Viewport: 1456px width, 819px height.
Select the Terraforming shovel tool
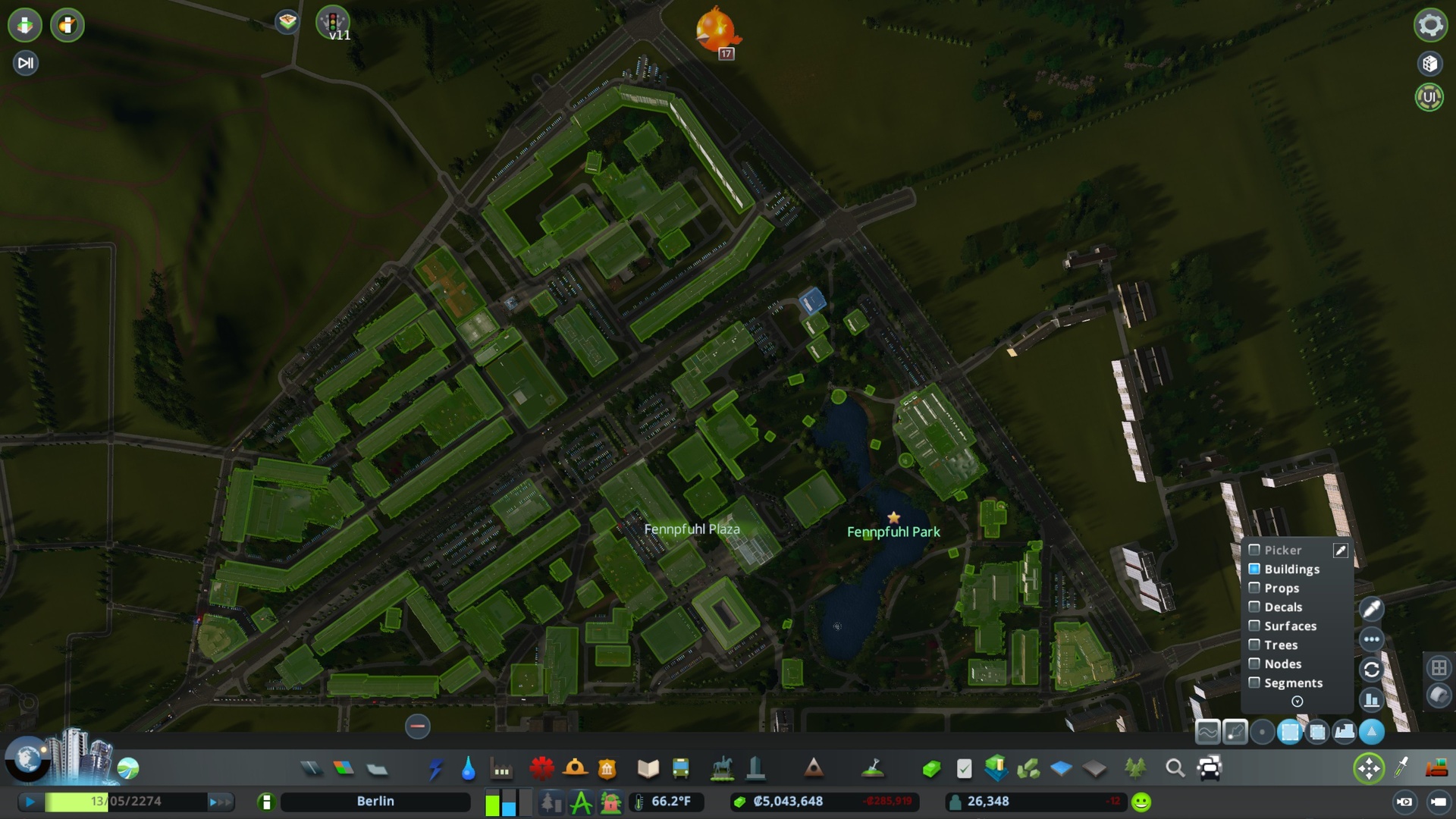872,768
